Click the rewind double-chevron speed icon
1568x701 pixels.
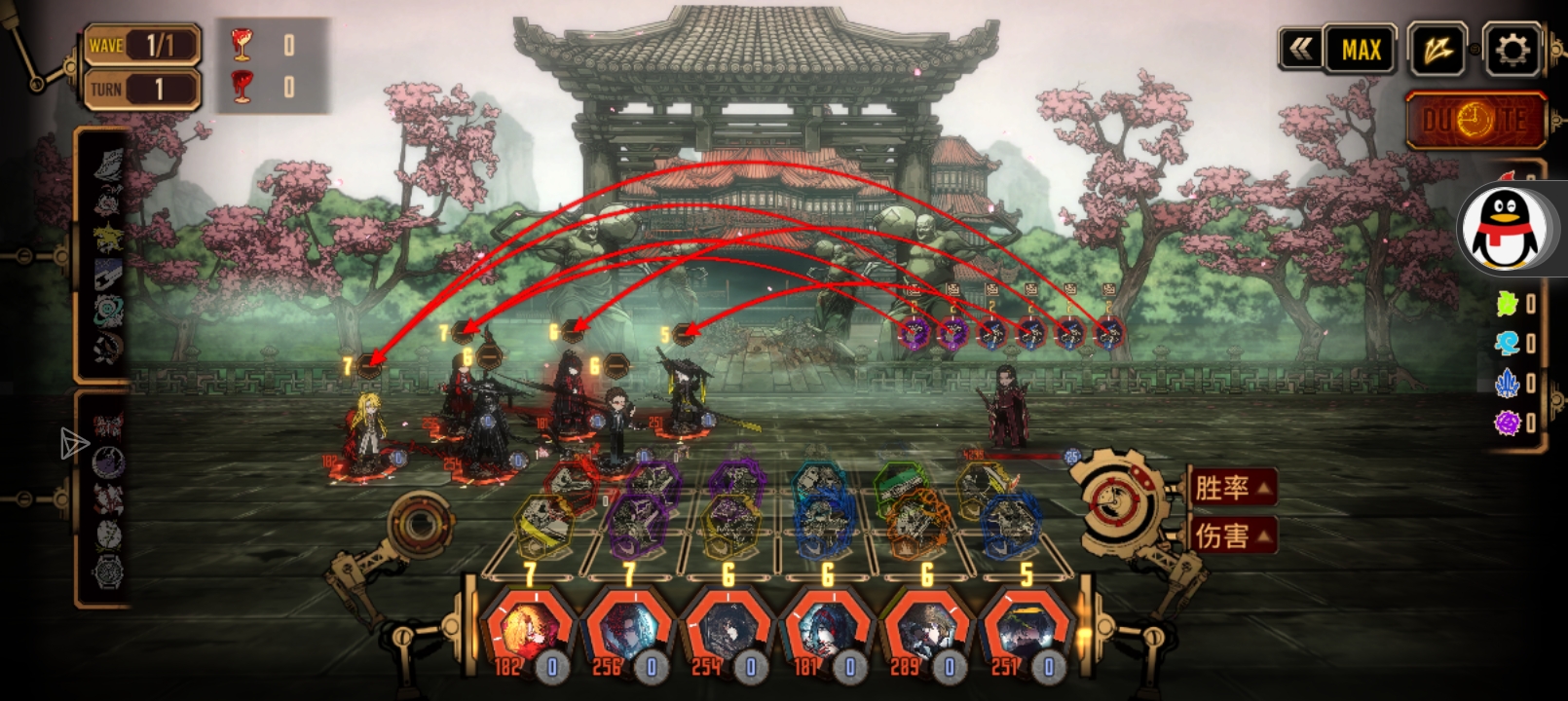tap(1302, 49)
